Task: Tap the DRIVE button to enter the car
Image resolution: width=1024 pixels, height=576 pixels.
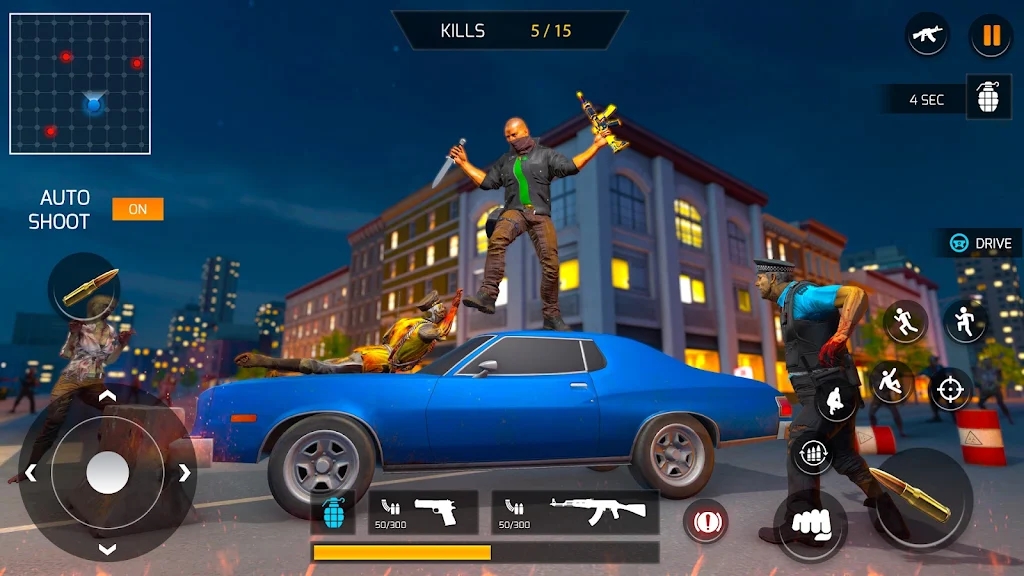Action: (980, 243)
